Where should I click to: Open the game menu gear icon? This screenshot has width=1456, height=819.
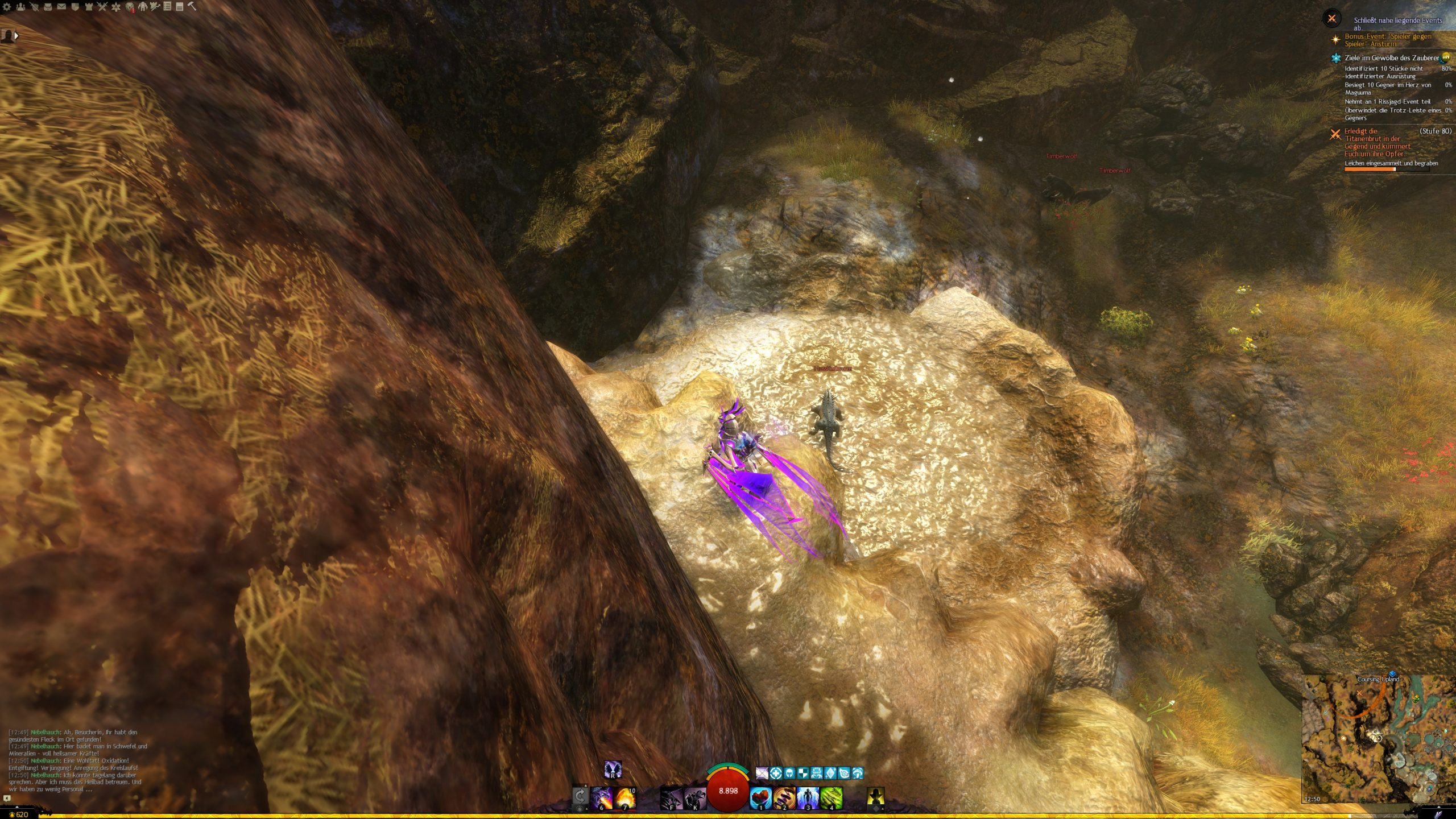(7, 7)
